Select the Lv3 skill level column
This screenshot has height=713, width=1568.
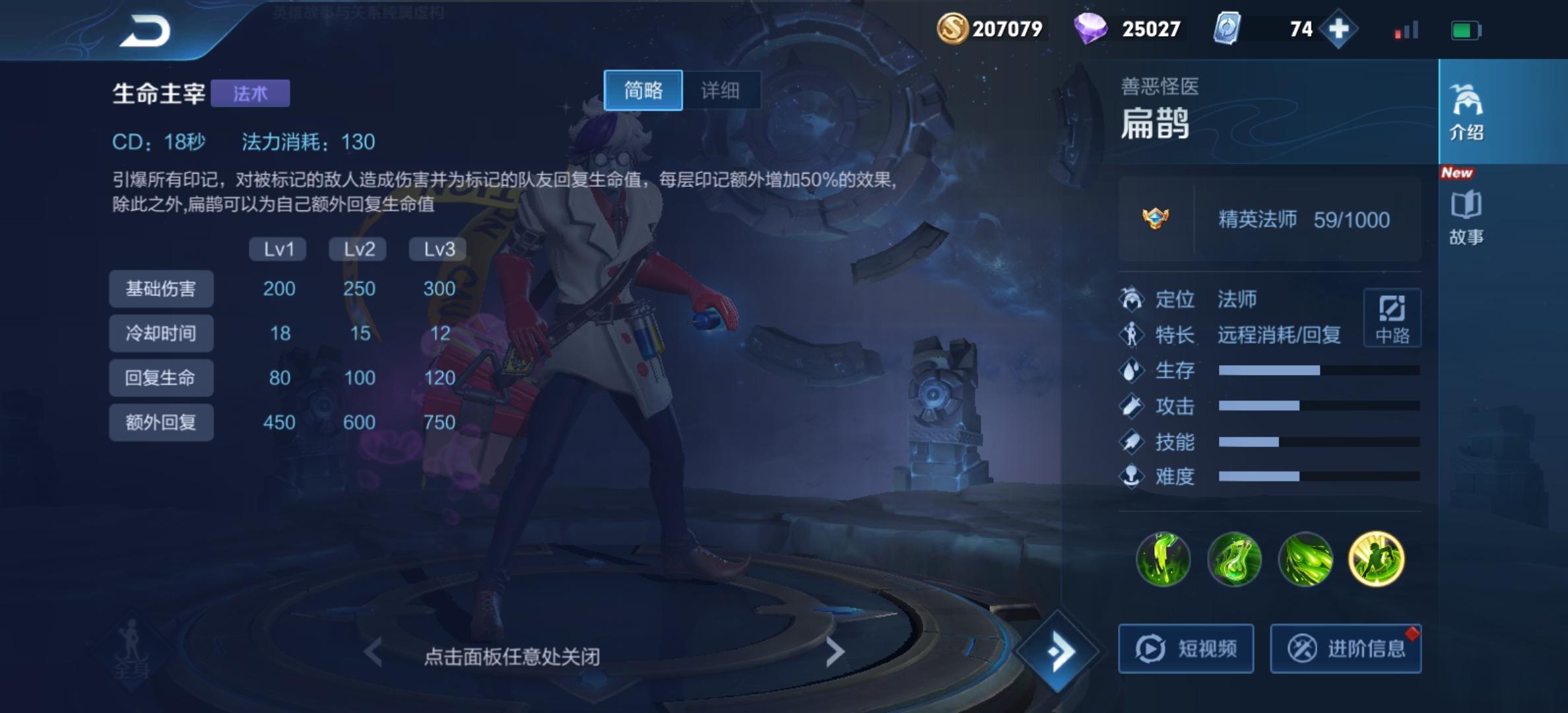(x=436, y=248)
